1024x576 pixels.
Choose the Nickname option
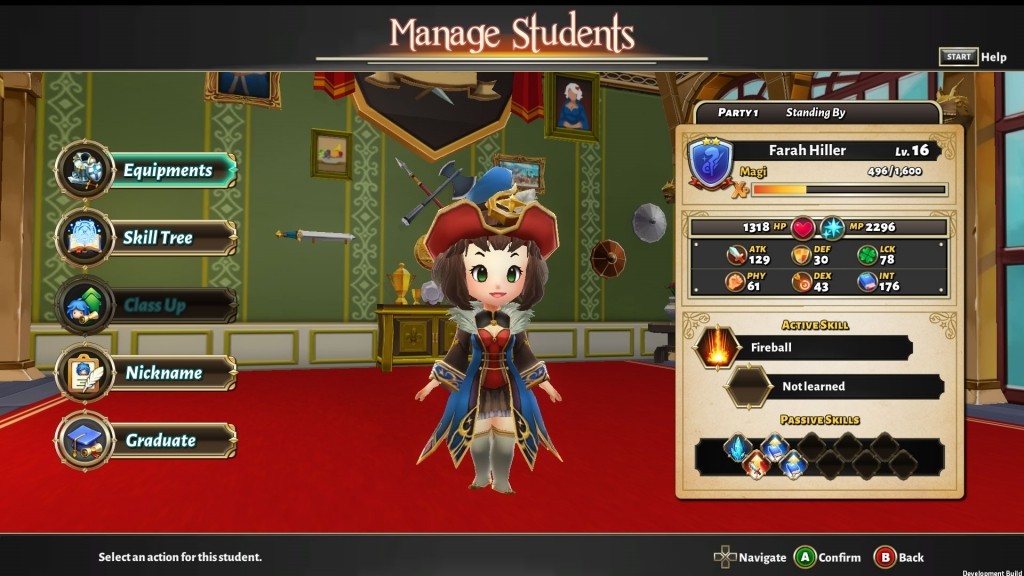click(162, 373)
